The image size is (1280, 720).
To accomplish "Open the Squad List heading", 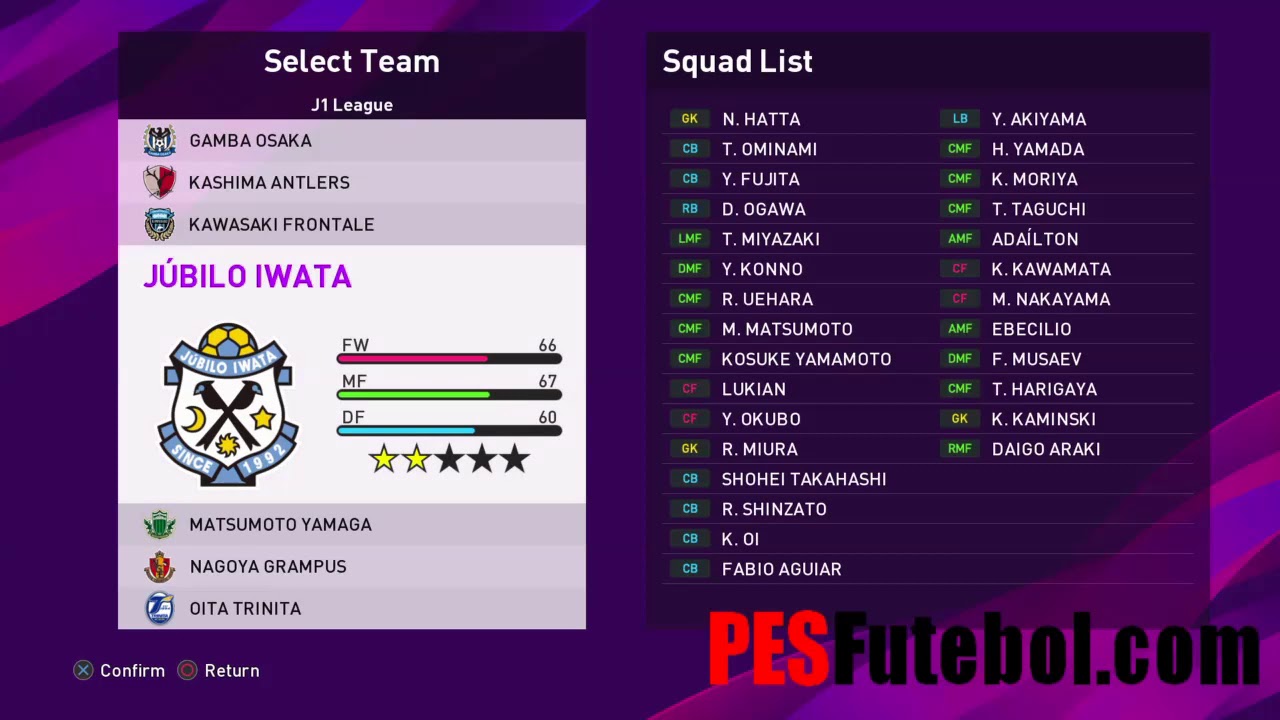I will 737,61.
